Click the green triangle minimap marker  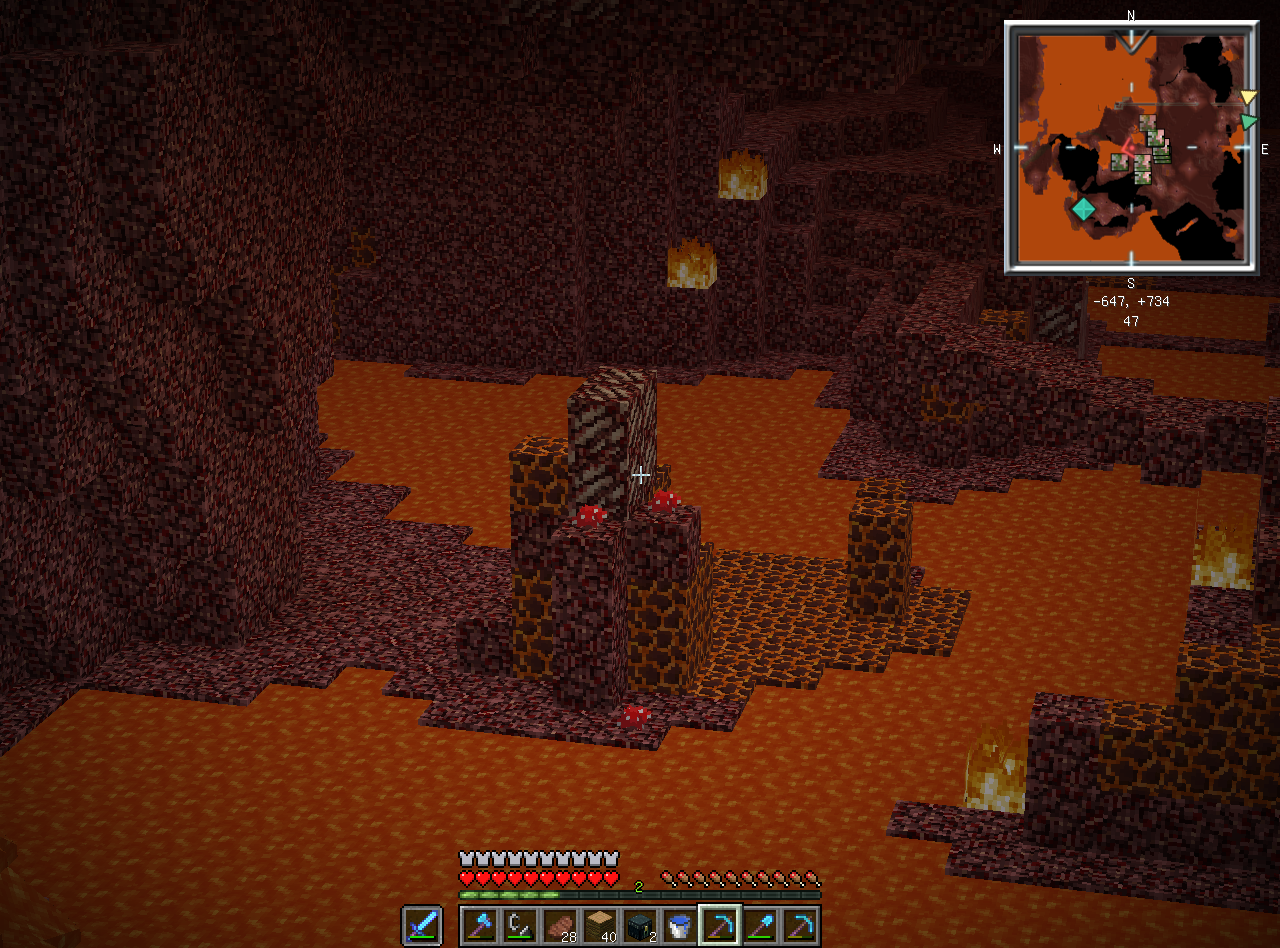coord(1248,121)
